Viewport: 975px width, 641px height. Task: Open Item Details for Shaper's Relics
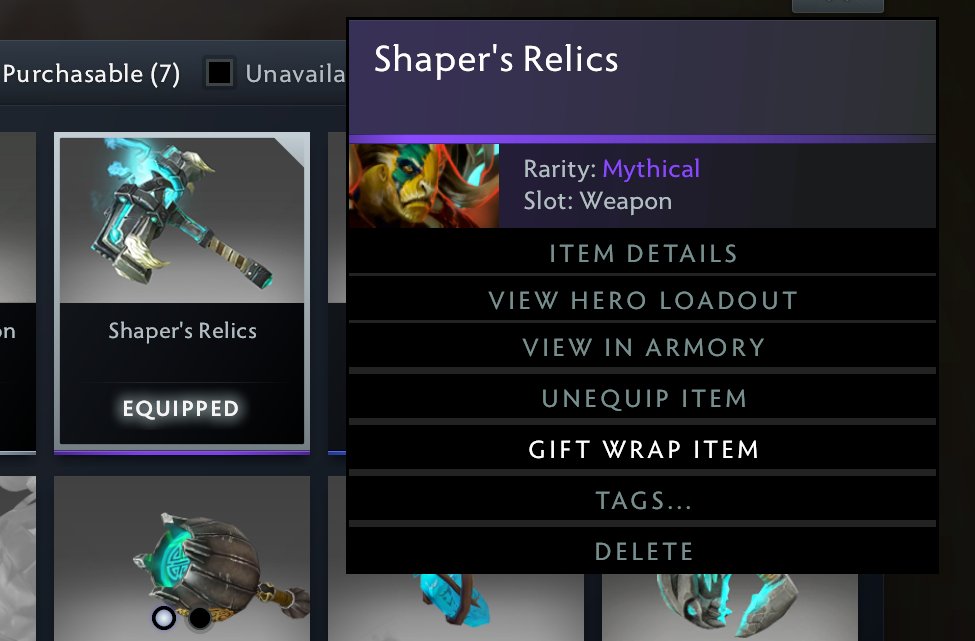click(x=642, y=253)
